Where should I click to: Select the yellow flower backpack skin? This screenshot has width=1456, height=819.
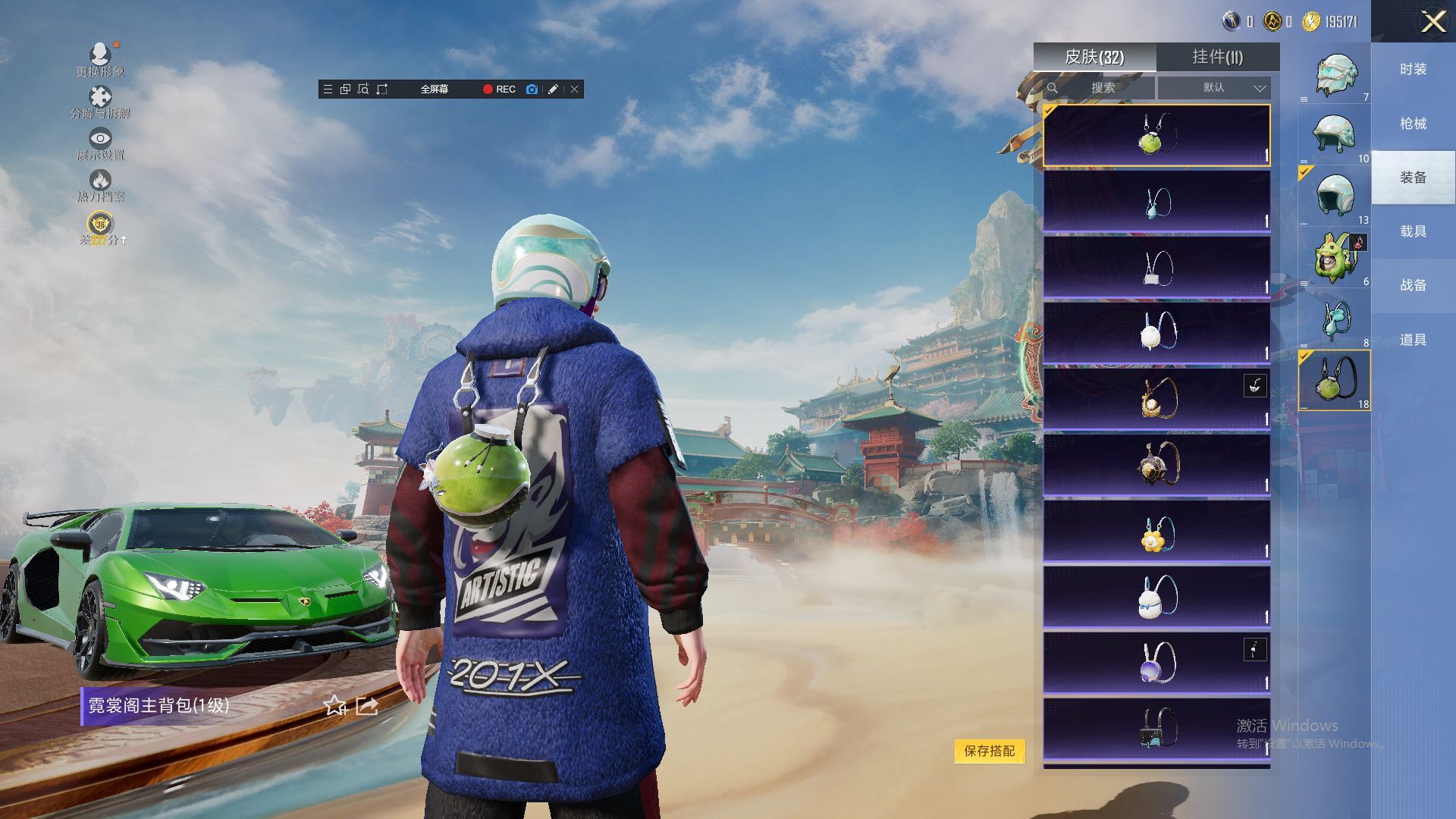pyautogui.click(x=1156, y=531)
